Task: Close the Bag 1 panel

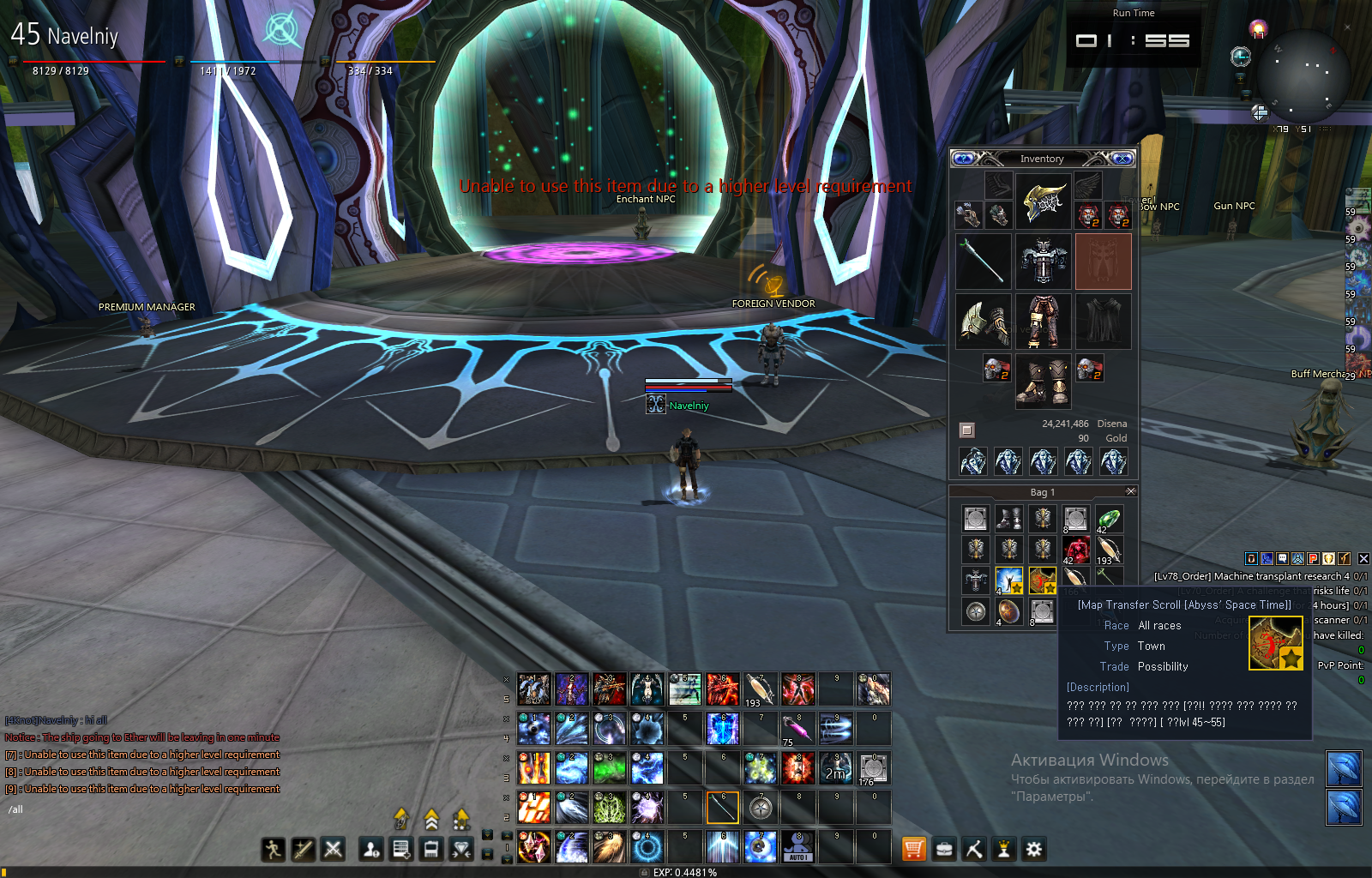Action: tap(1131, 491)
